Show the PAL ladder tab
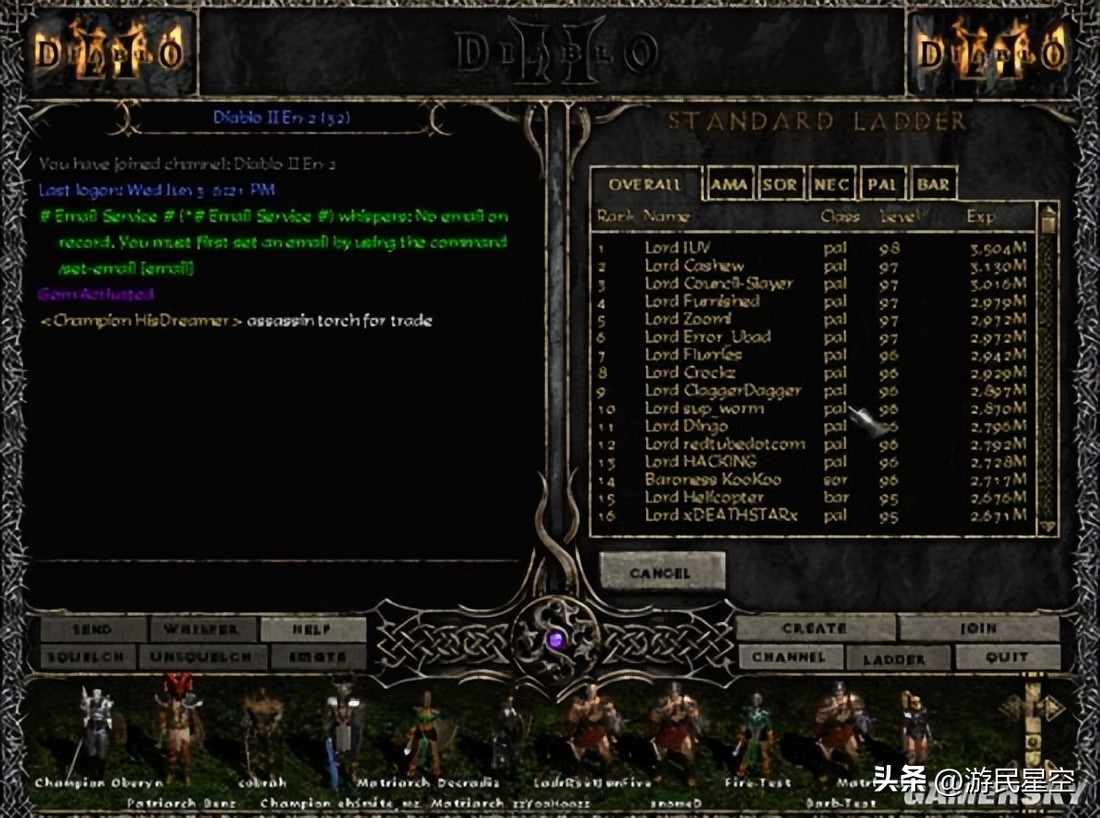The image size is (1100, 818). tap(883, 185)
